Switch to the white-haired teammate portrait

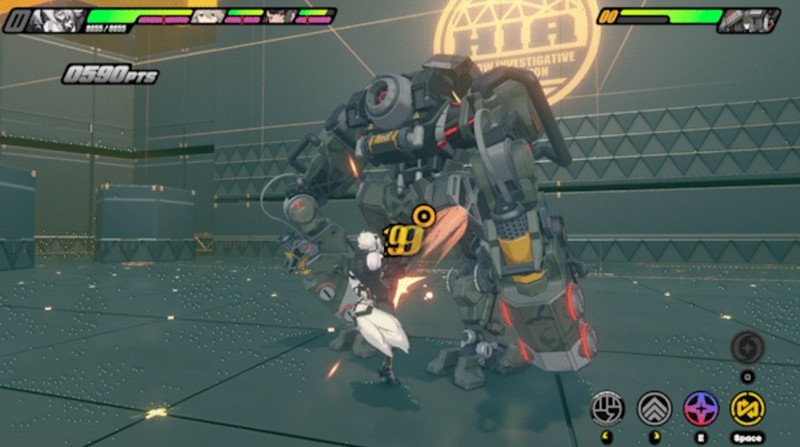[x=208, y=16]
